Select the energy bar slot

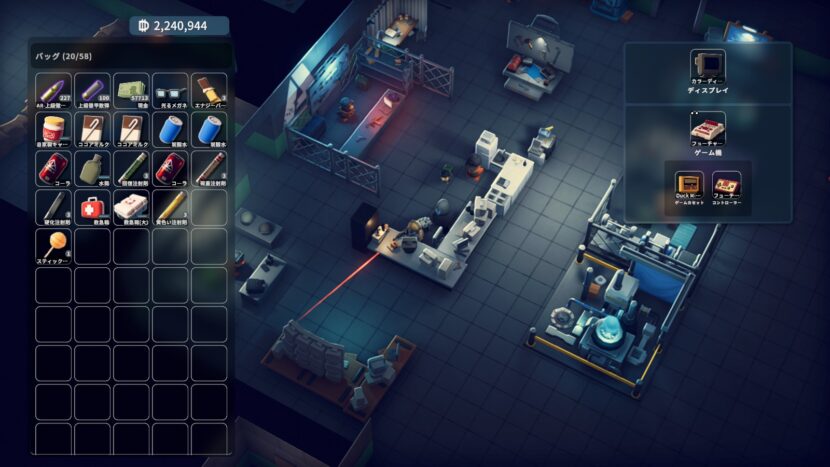(x=209, y=90)
